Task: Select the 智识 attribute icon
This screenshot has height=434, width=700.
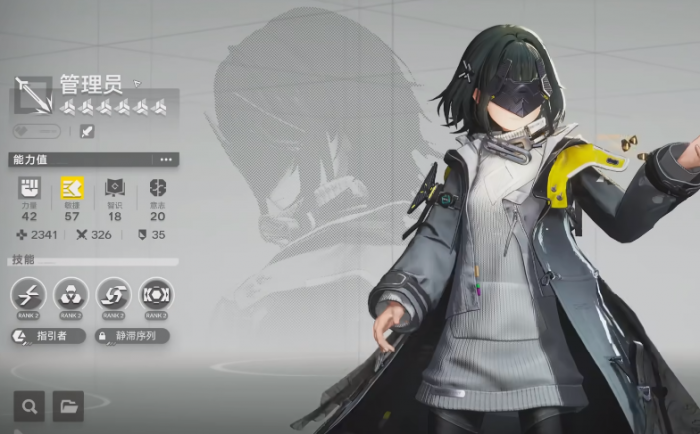Action: (115, 188)
